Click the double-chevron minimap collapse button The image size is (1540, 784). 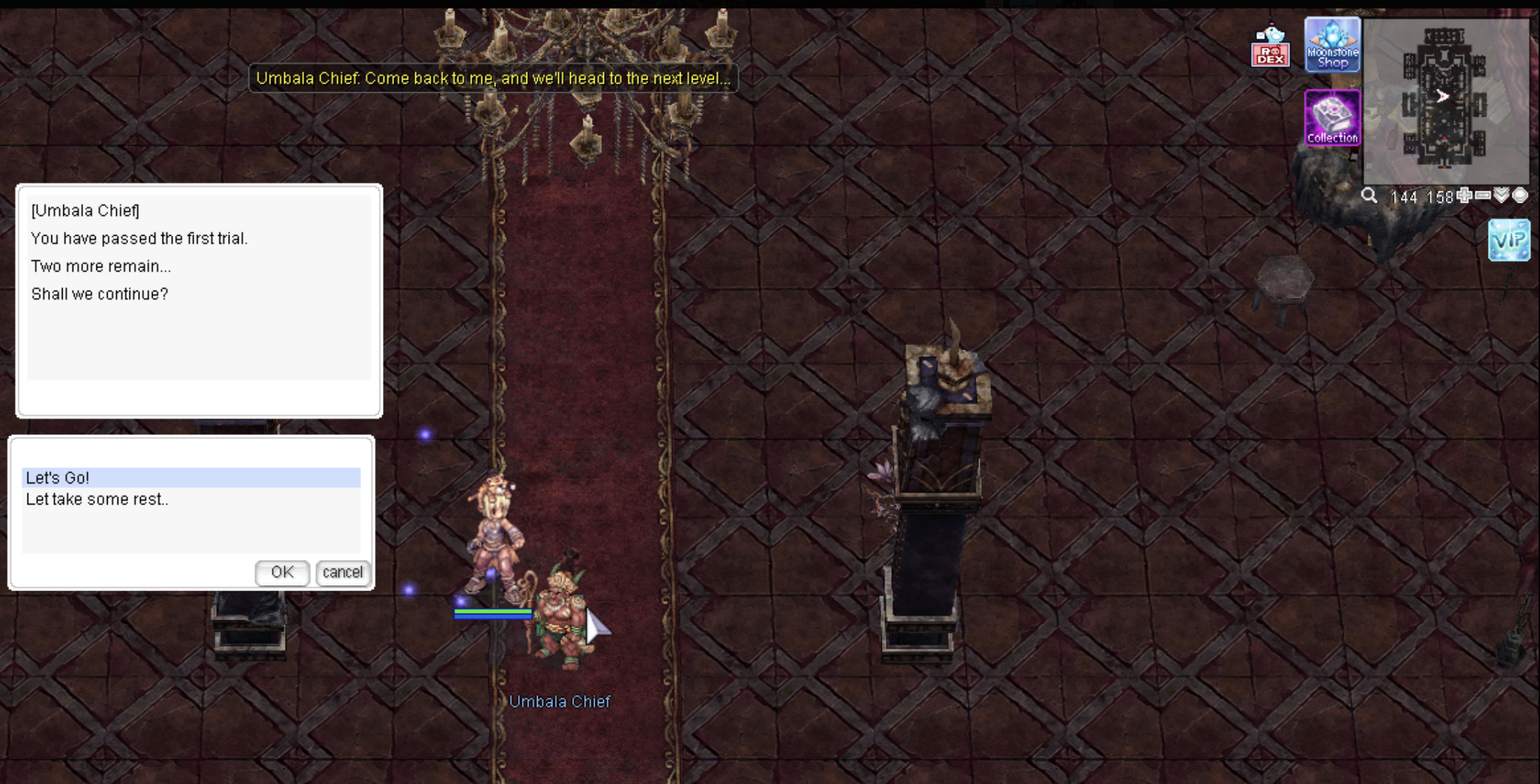(1502, 196)
